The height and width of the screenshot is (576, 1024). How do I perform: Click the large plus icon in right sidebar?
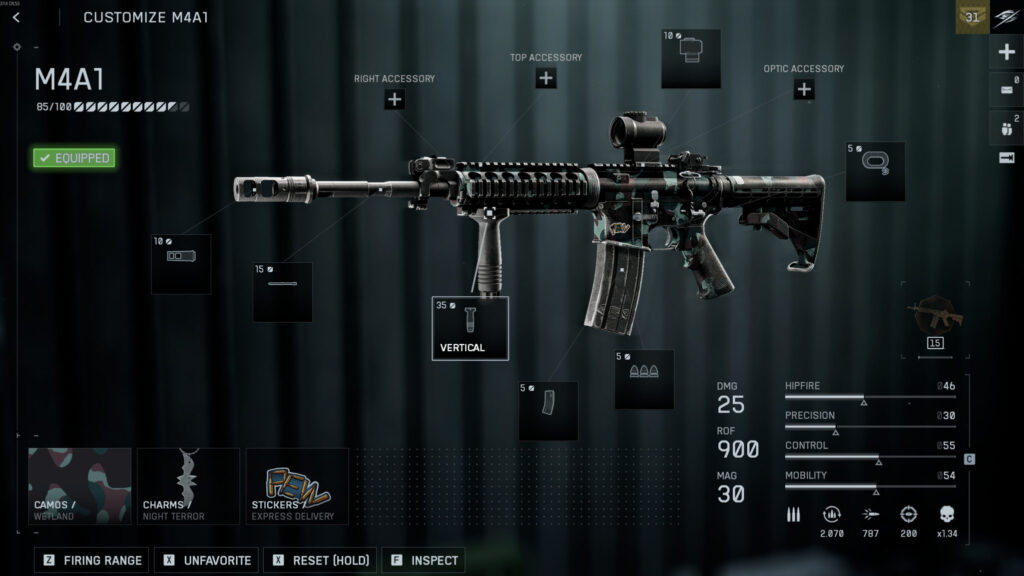pos(1006,52)
